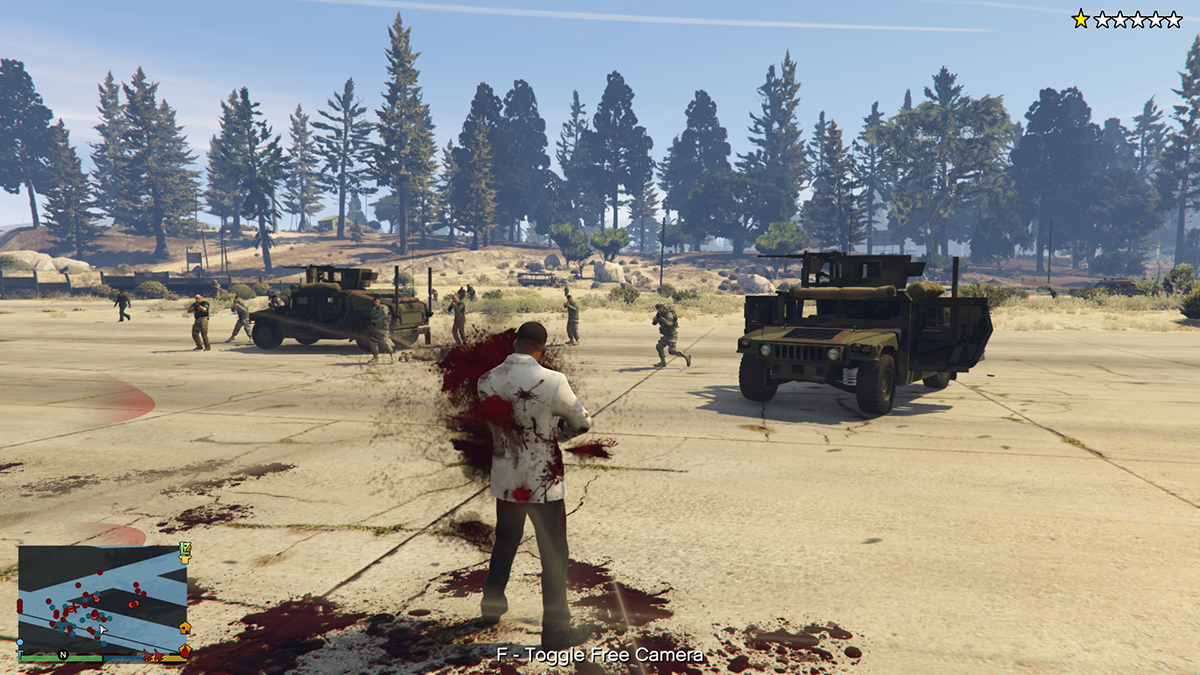Click the North compass marker on minimap
This screenshot has height=675, width=1200.
point(63,654)
